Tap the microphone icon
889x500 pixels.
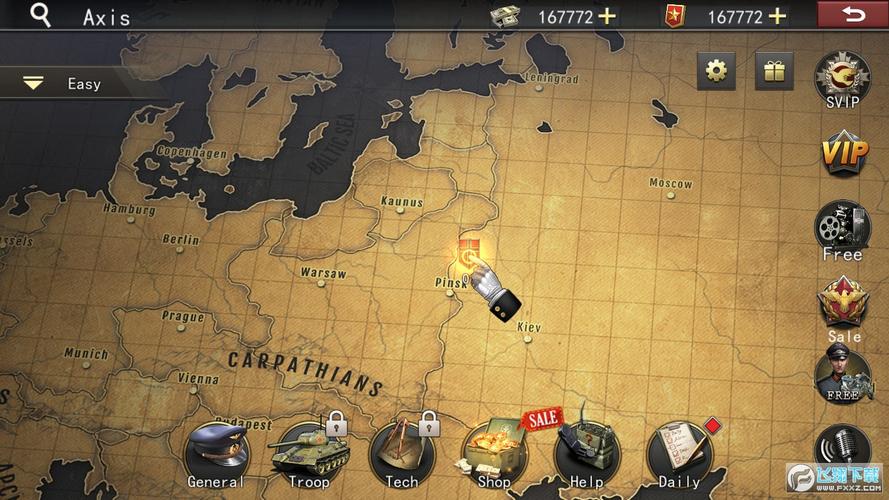(x=840, y=446)
